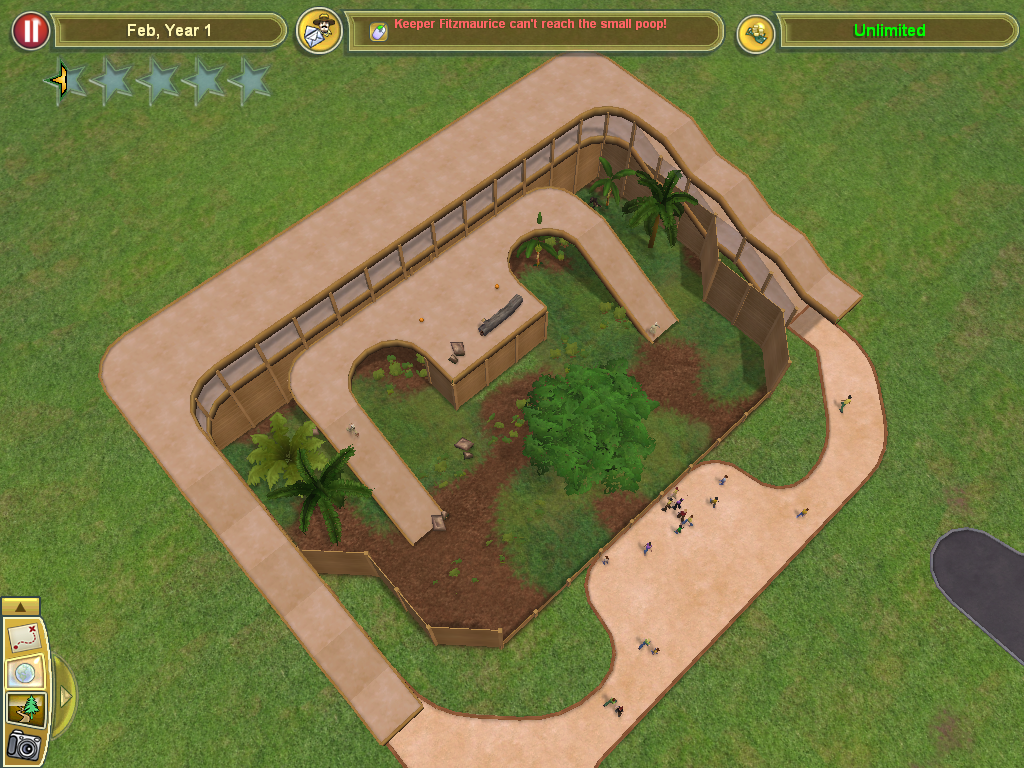1024x768 pixels.
Task: Open the zoo finances money icon
Action: point(756,33)
